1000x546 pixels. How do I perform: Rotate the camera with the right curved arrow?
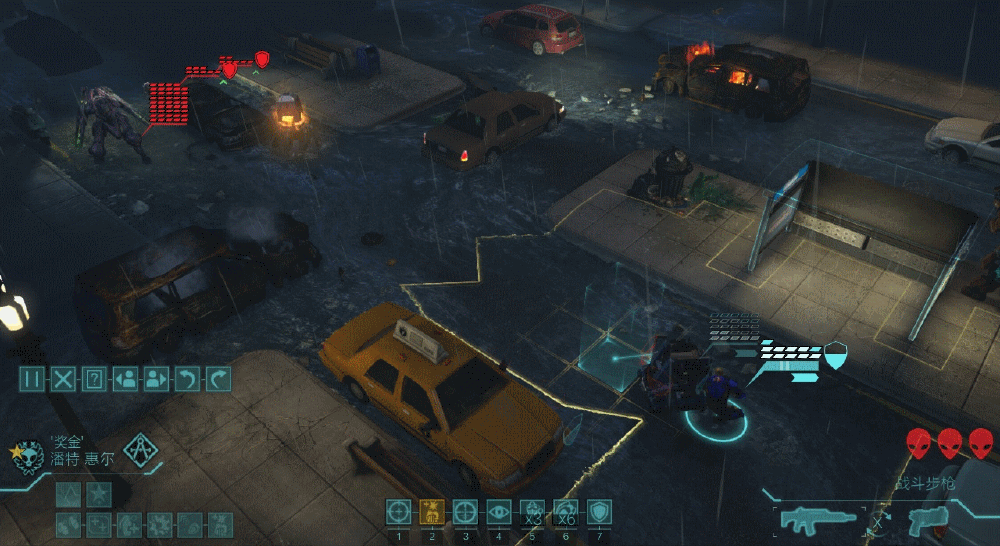tap(218, 378)
